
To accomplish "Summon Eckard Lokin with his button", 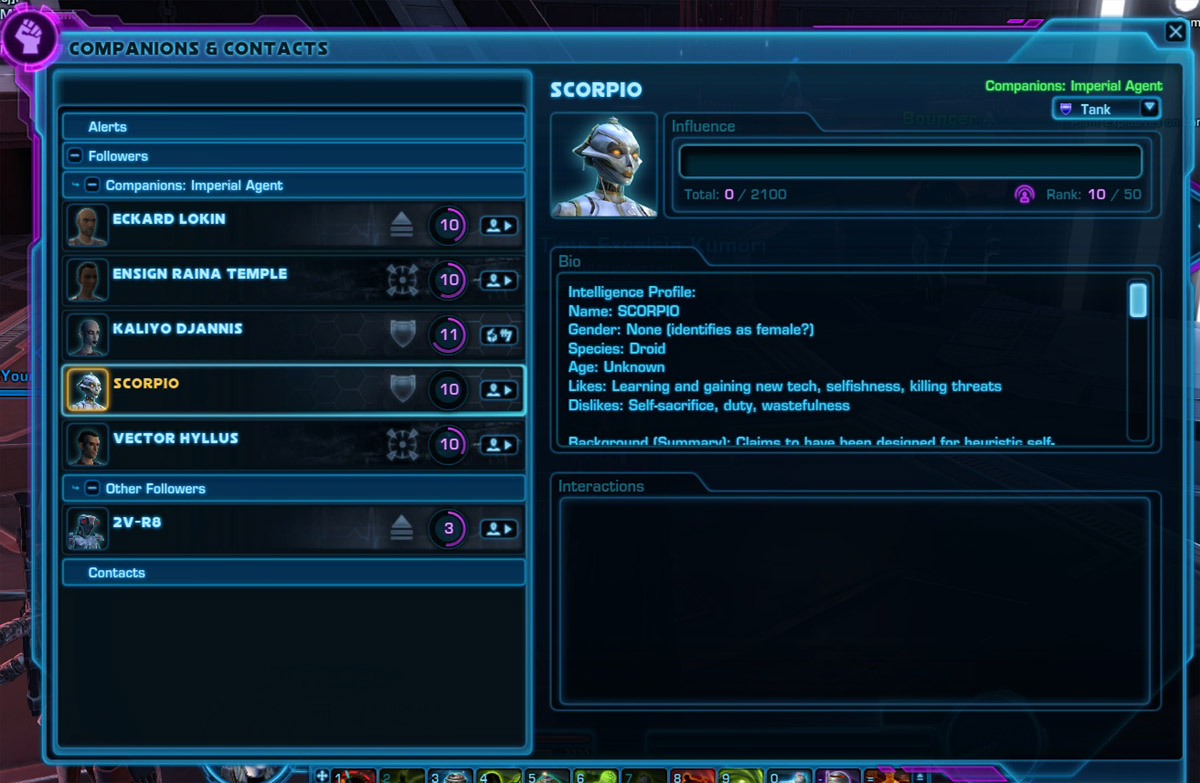I will (499, 226).
